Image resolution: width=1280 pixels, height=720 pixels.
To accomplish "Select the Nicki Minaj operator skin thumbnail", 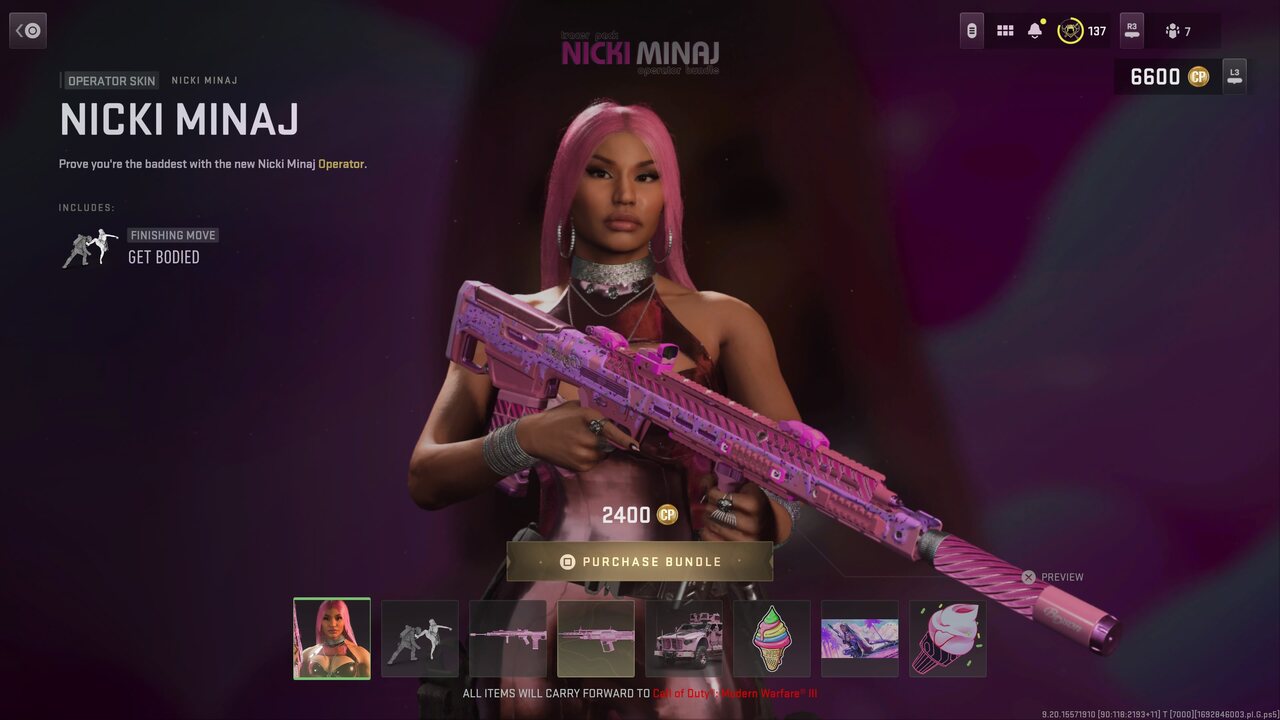I will click(x=332, y=639).
